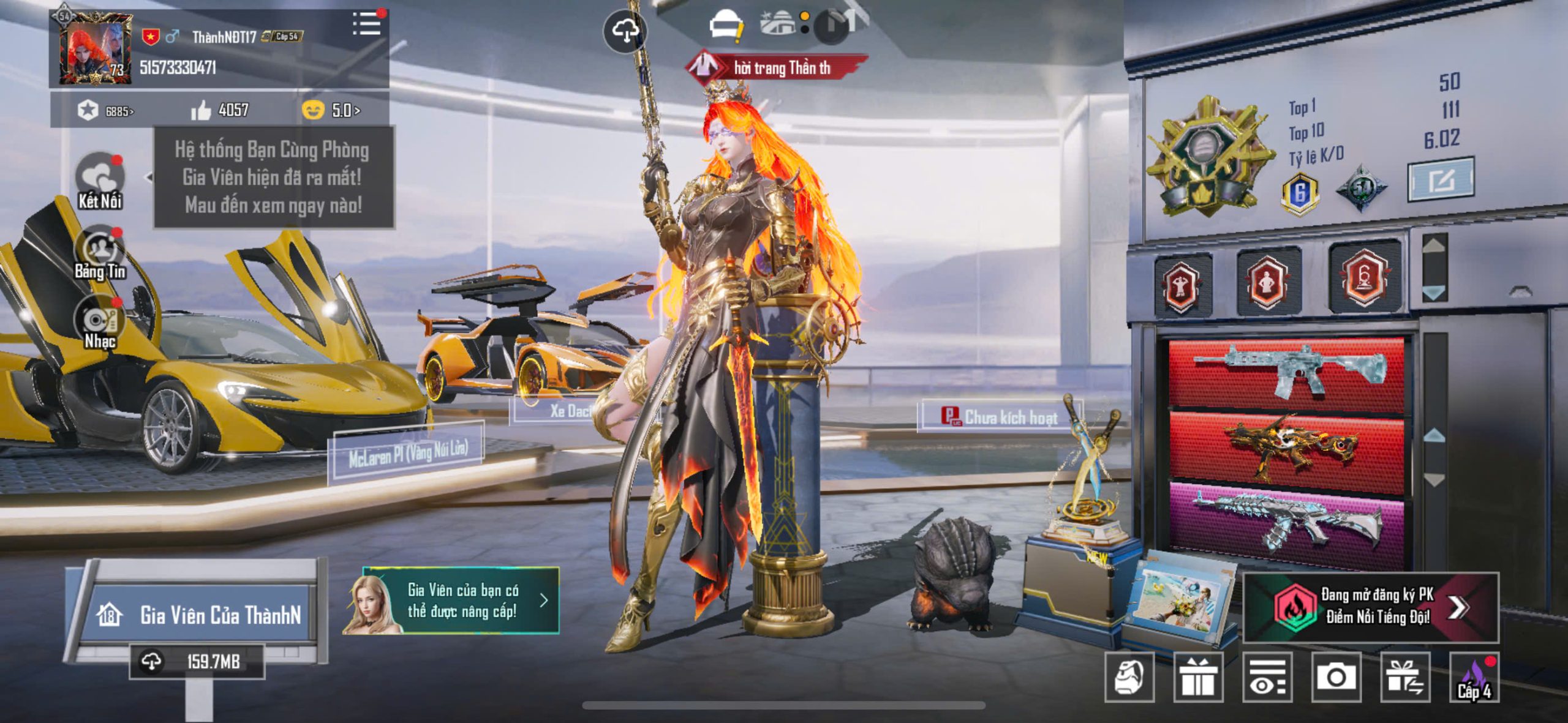This screenshot has width=1568, height=723.
Task: Open the helmet icon with exclamation mark
Action: (725, 26)
